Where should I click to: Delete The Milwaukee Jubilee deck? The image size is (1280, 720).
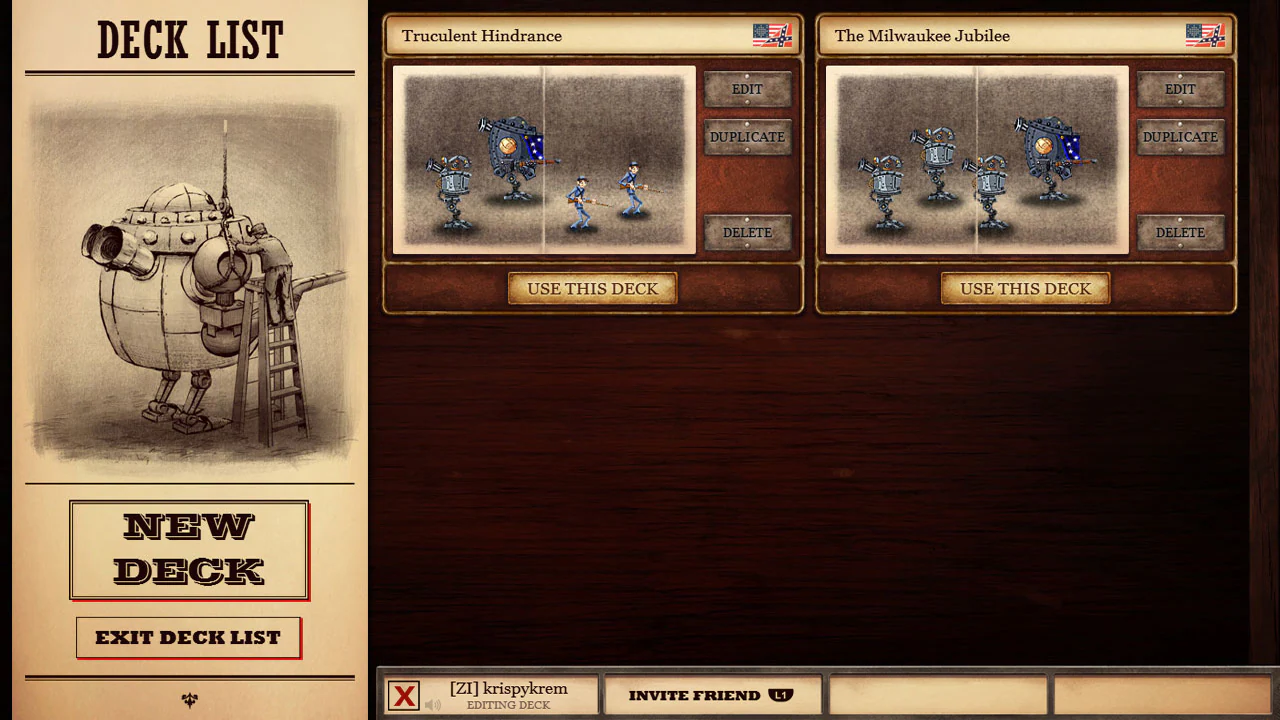[x=1180, y=232]
